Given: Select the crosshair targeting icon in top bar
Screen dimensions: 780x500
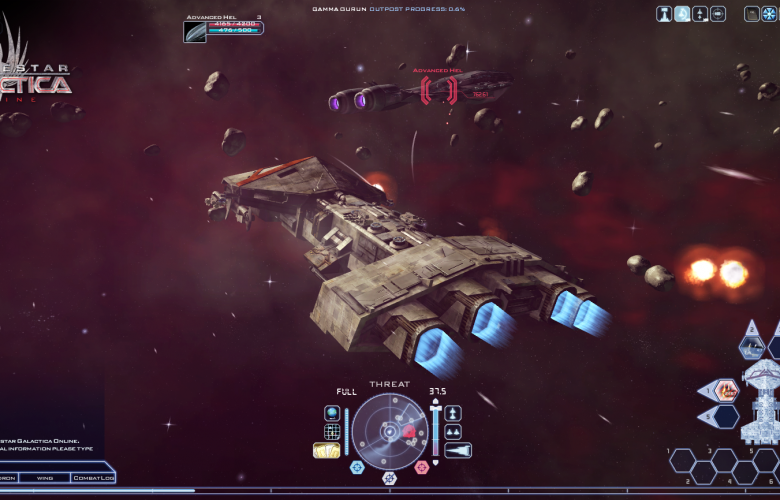Looking at the screenshot, I should 718,14.
